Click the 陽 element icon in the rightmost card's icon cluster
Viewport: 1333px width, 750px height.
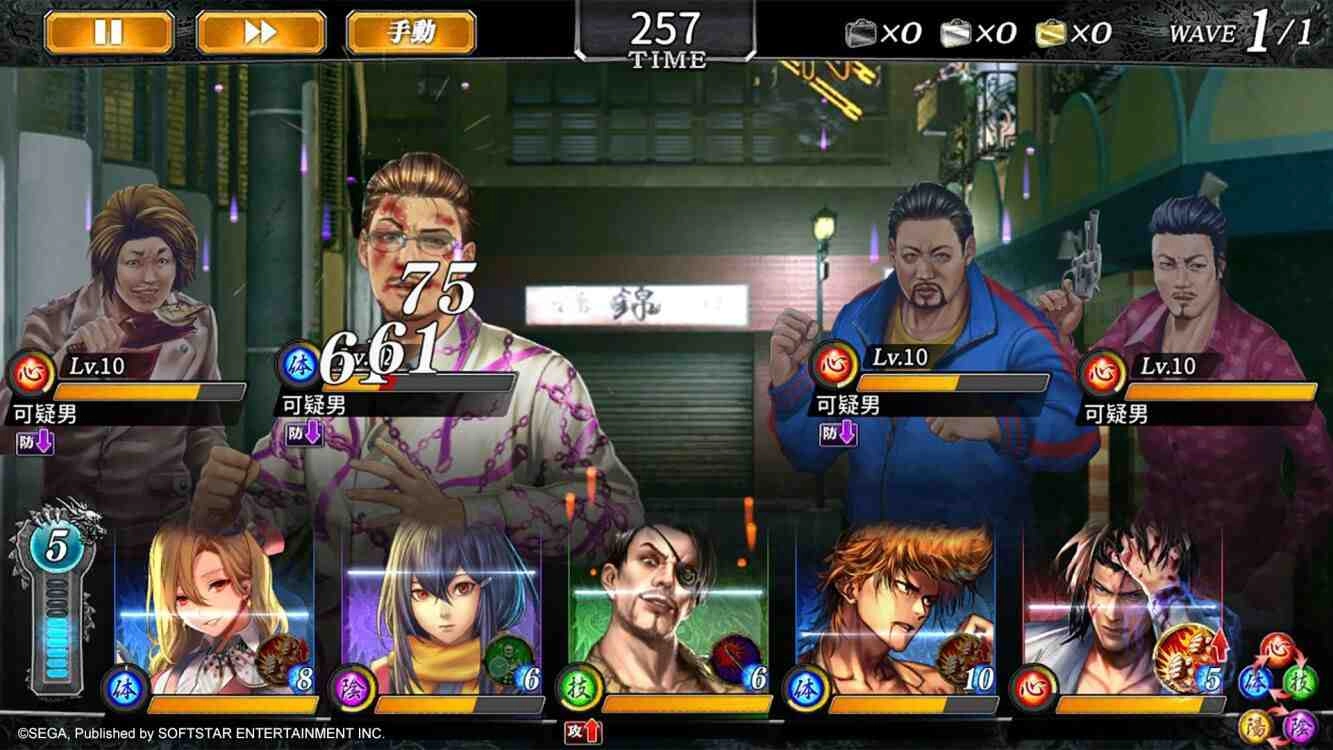click(x=1254, y=725)
